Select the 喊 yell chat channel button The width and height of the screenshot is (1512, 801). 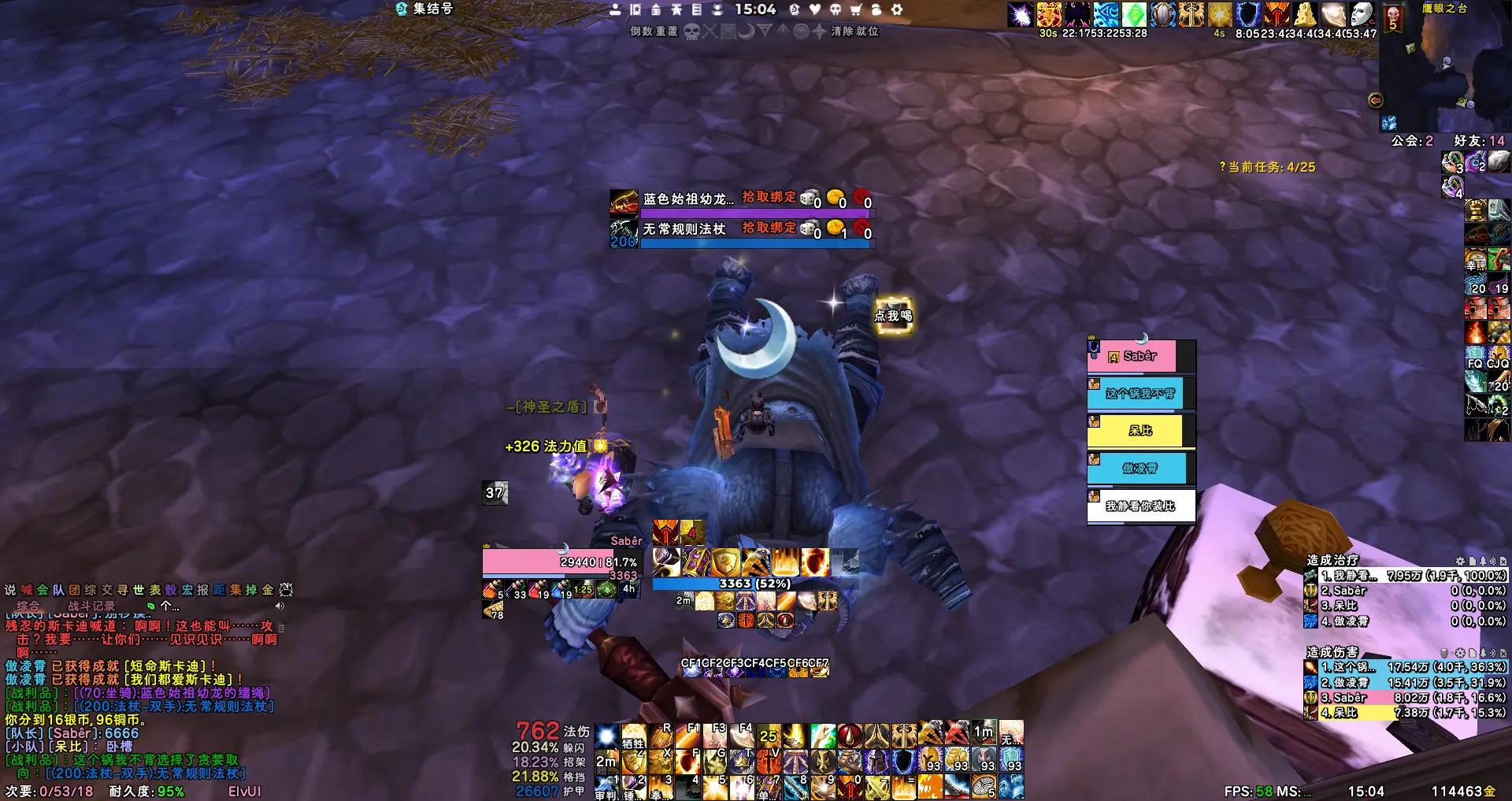coord(27,590)
